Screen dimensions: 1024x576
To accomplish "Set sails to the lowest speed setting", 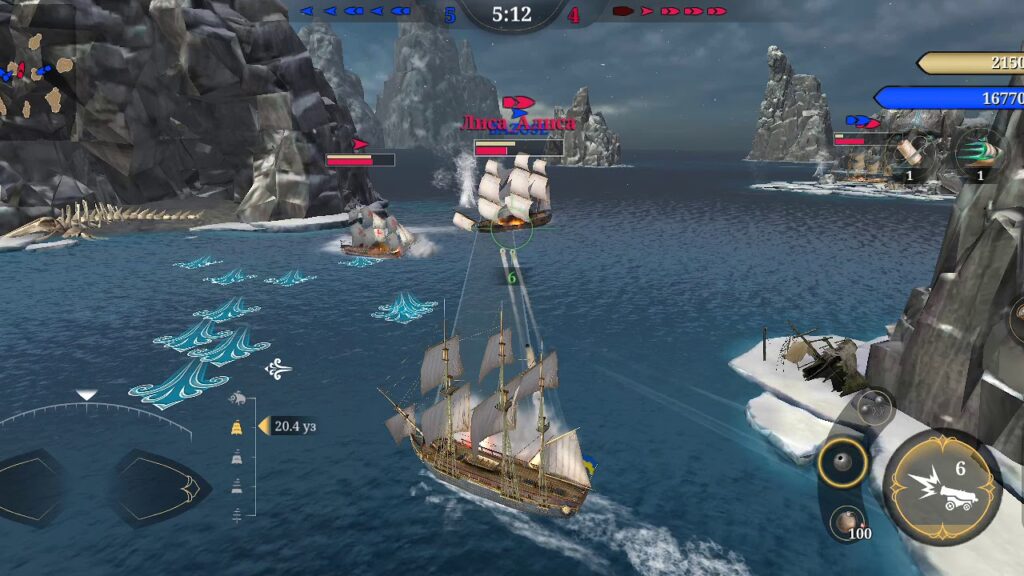I will 237,516.
